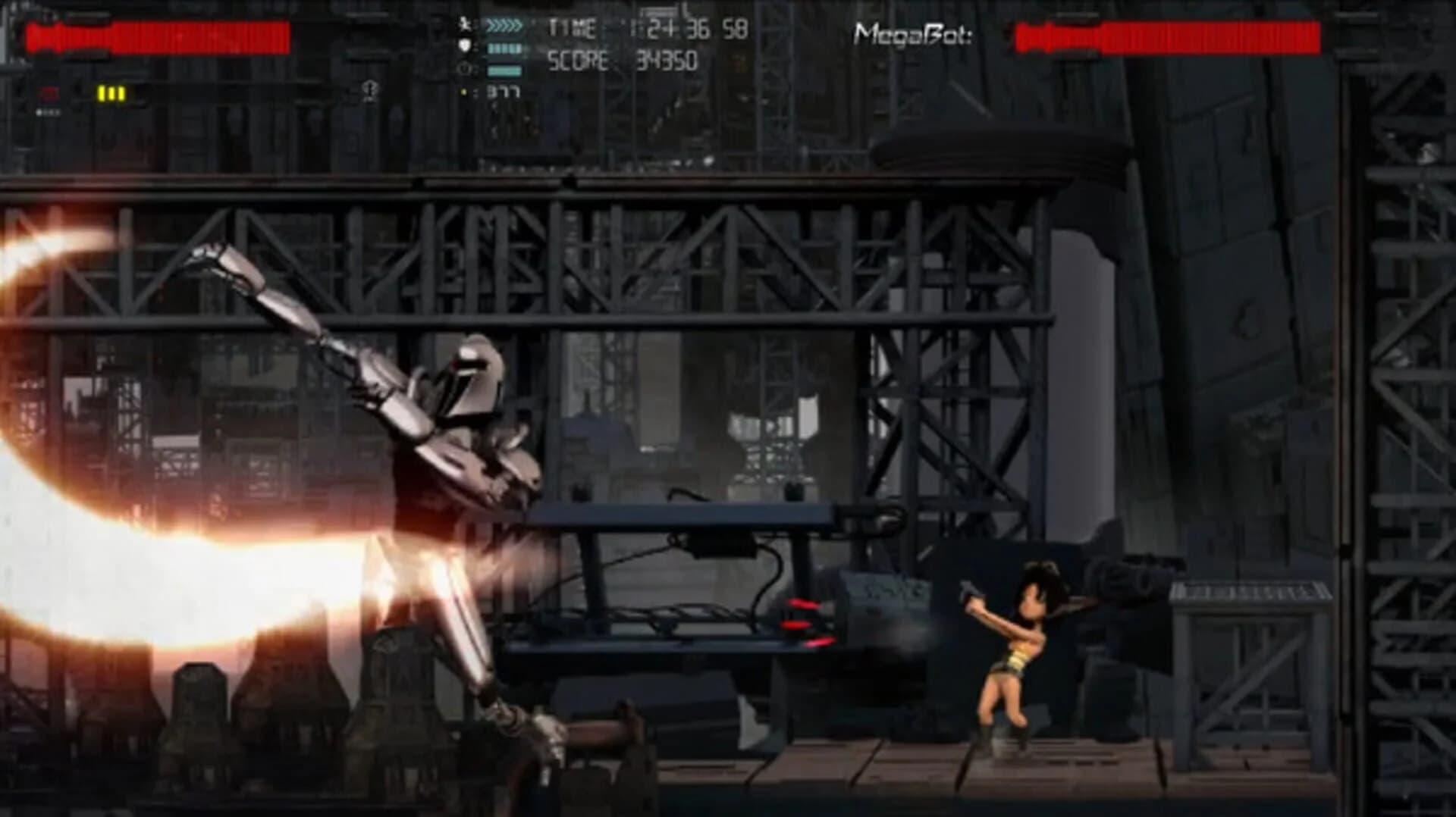This screenshot has height=817, width=1456.
Task: Select the small red weapon indicator icon
Action: (49, 92)
